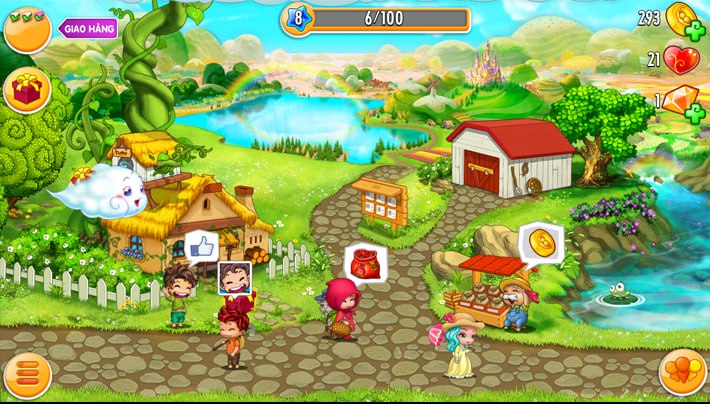Collect the gold coin speech bubble

[x=541, y=242]
